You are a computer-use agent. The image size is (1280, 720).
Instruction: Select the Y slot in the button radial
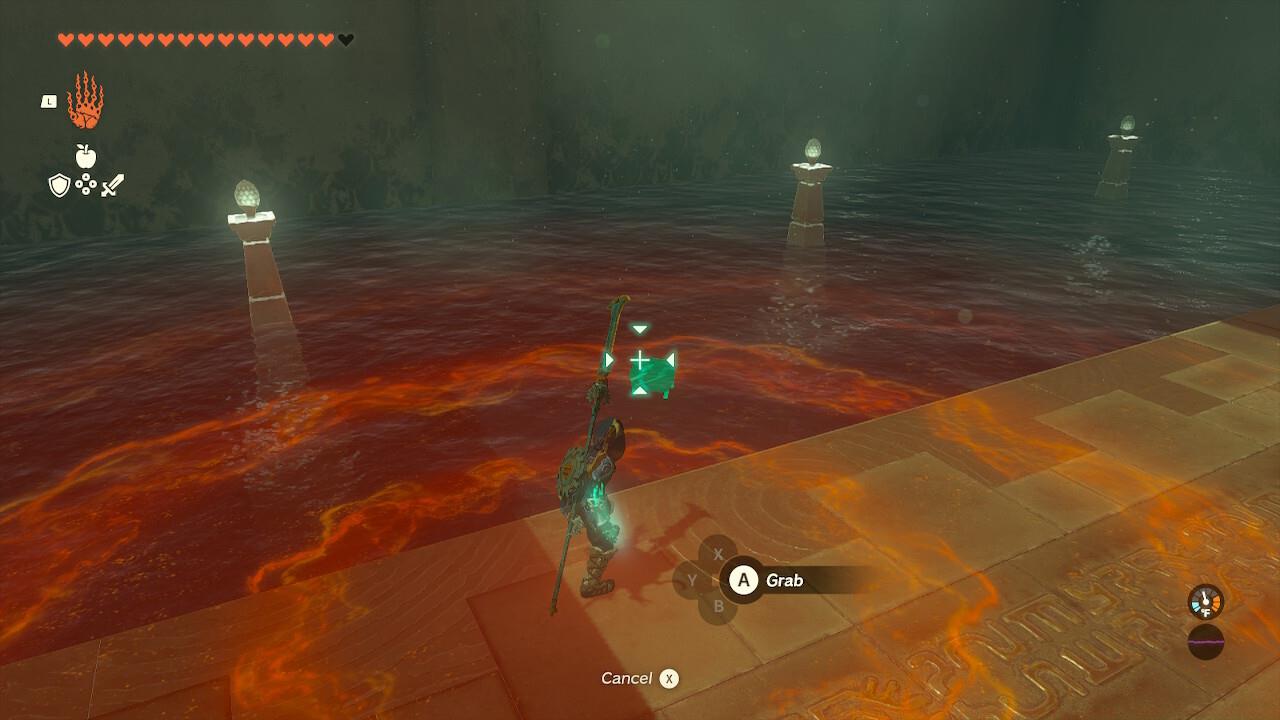click(x=692, y=580)
